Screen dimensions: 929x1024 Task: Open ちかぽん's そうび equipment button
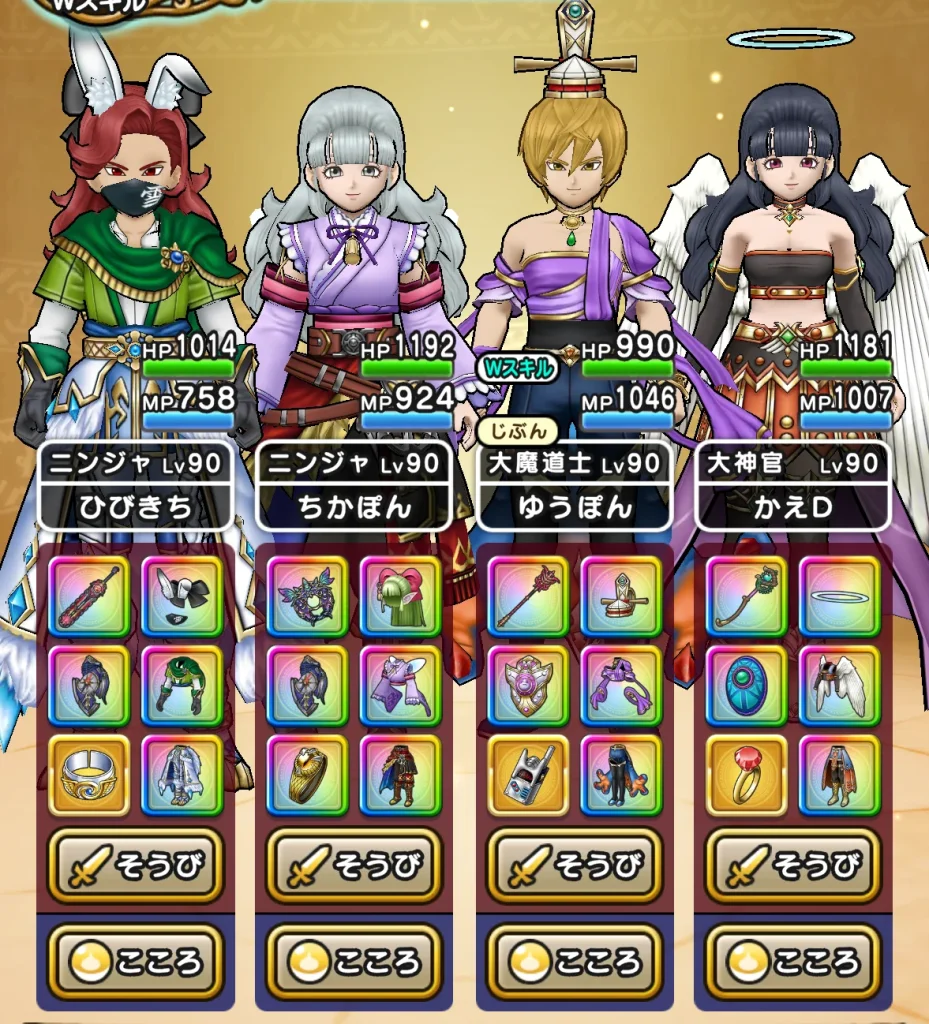(354, 866)
